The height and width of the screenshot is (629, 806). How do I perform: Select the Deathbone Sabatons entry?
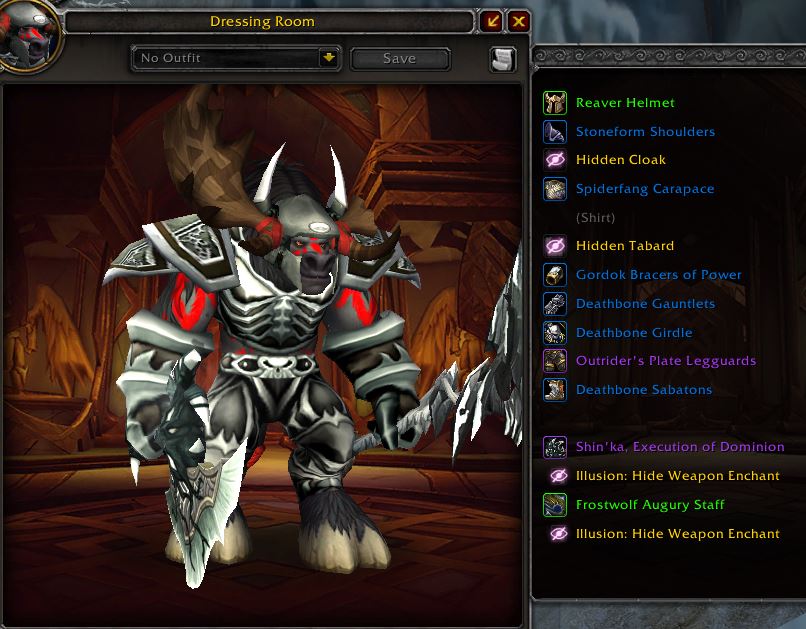(643, 390)
